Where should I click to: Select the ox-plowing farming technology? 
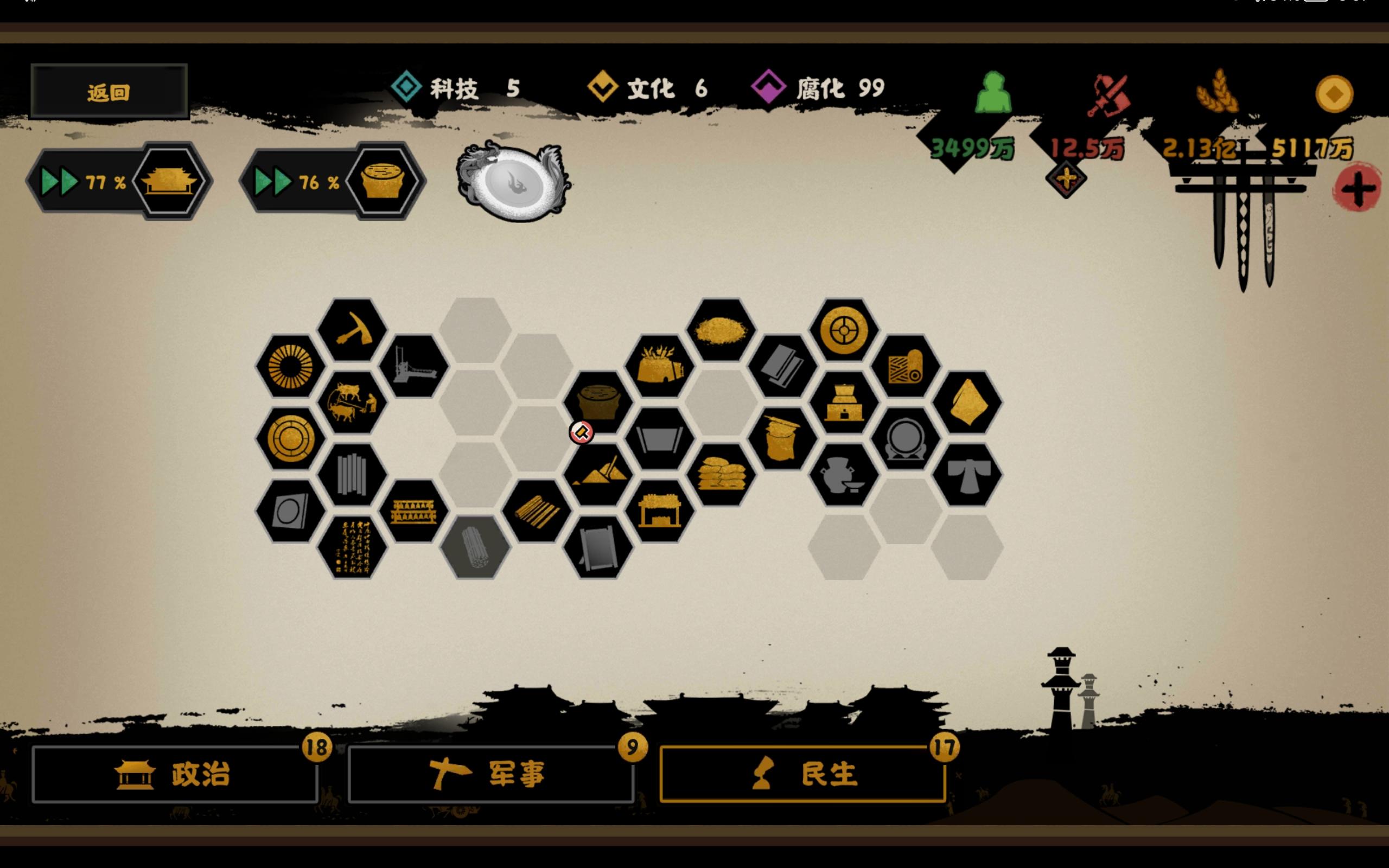pos(352,404)
